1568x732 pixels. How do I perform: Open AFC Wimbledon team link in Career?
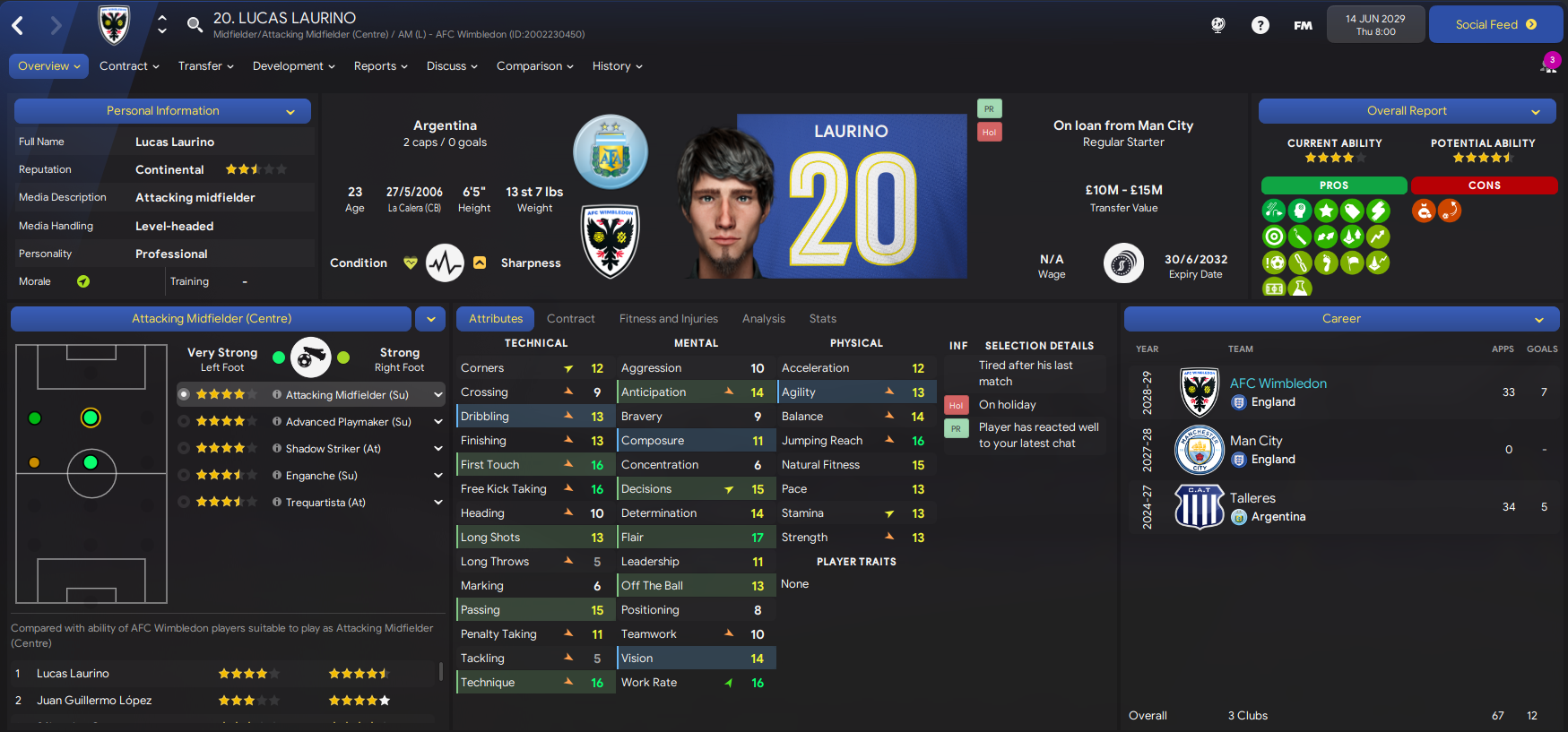pos(1278,383)
